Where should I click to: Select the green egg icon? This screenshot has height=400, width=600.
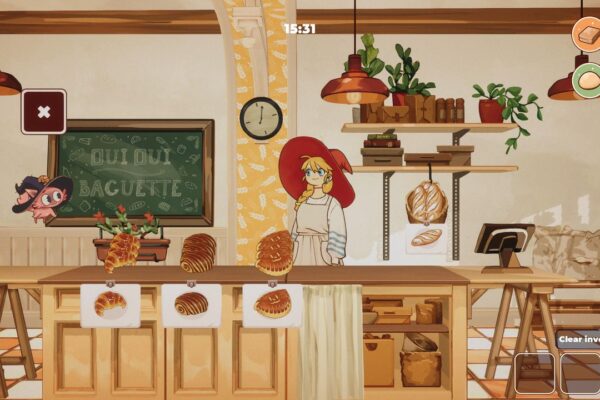[x=588, y=80]
